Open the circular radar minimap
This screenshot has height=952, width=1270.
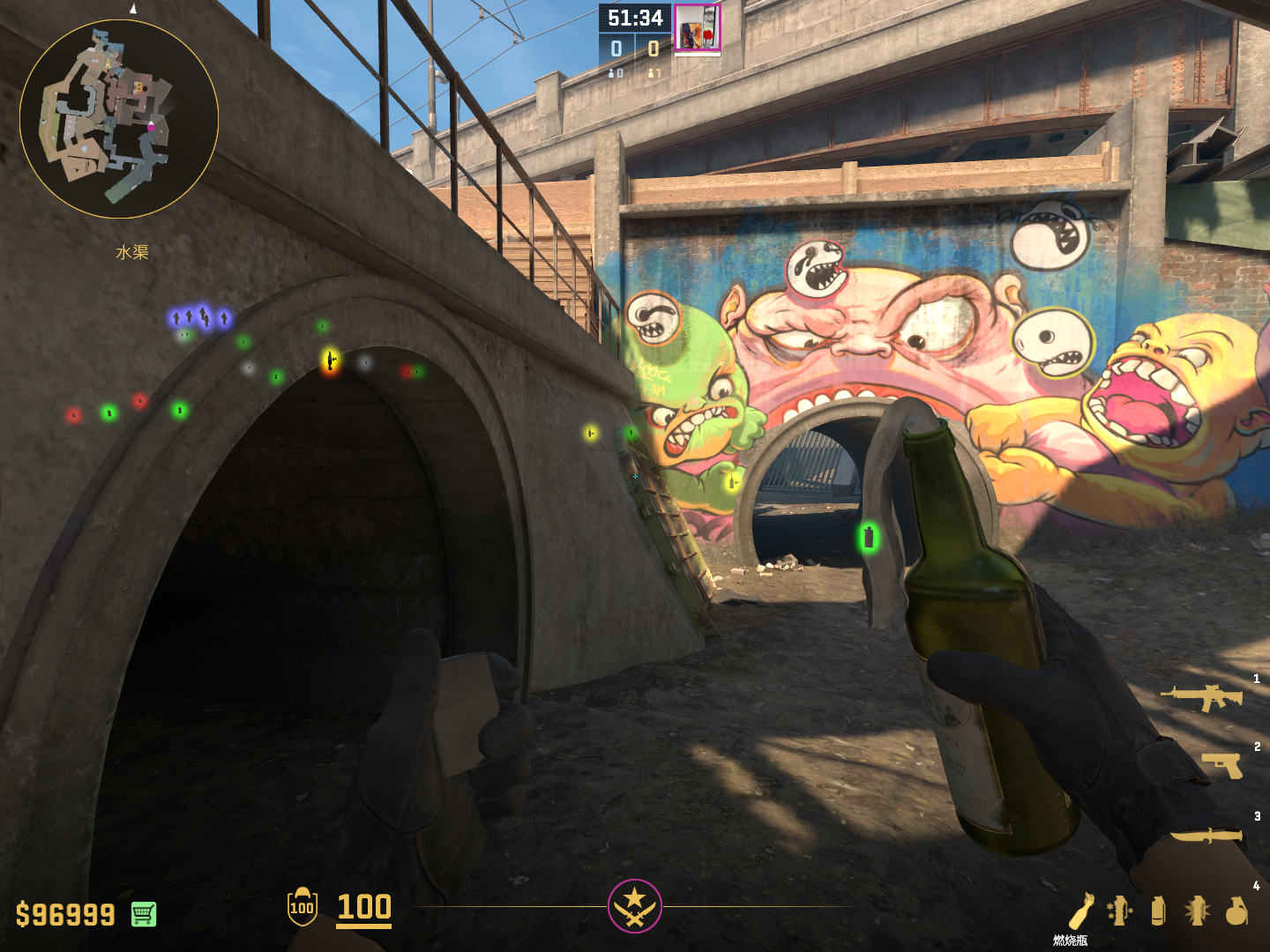119,119
